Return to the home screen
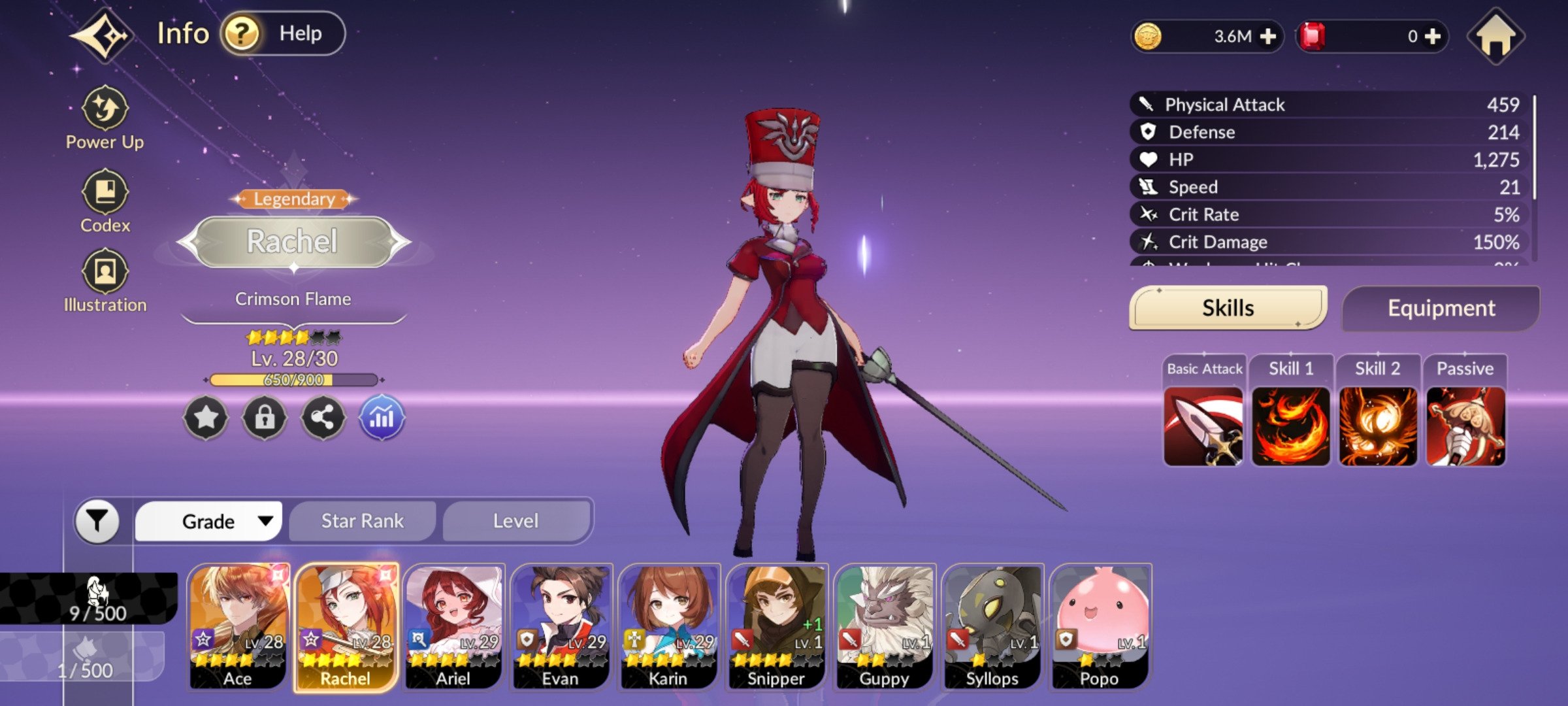The width and height of the screenshot is (1568, 706). [x=1495, y=37]
